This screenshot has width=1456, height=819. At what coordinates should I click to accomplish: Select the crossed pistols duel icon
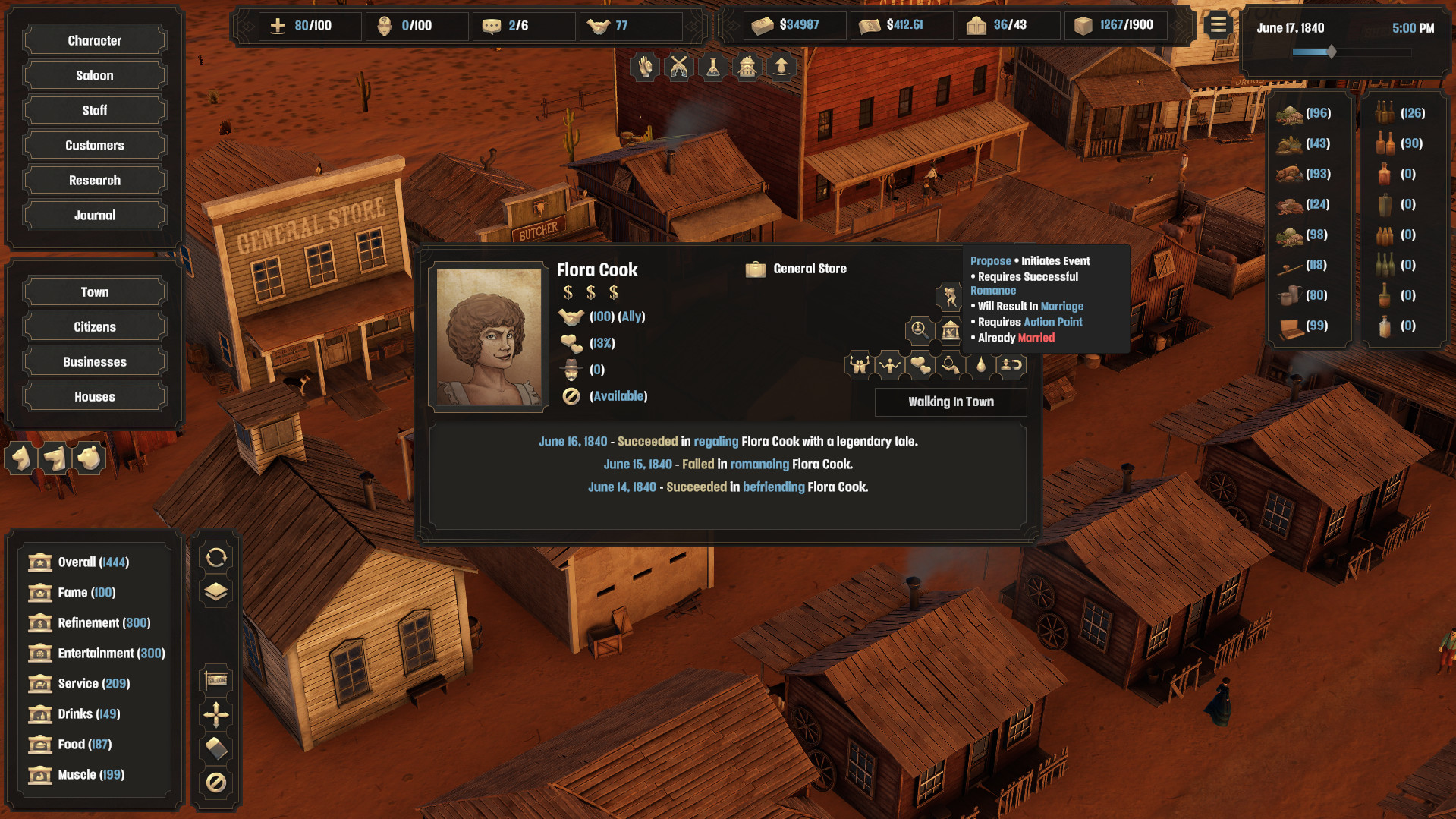point(678,67)
